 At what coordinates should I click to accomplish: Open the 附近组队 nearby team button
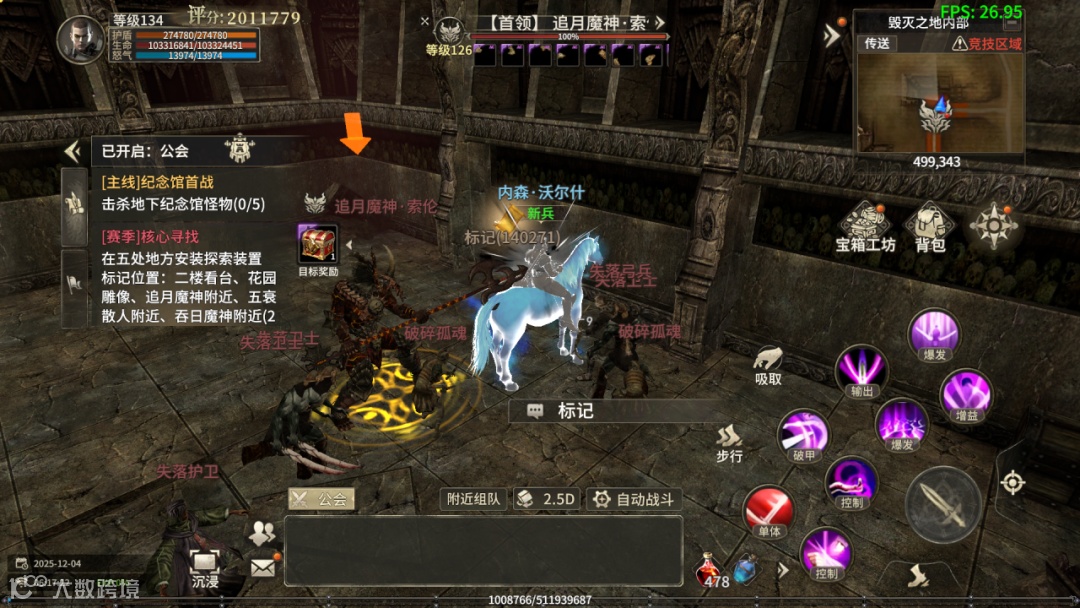click(473, 499)
